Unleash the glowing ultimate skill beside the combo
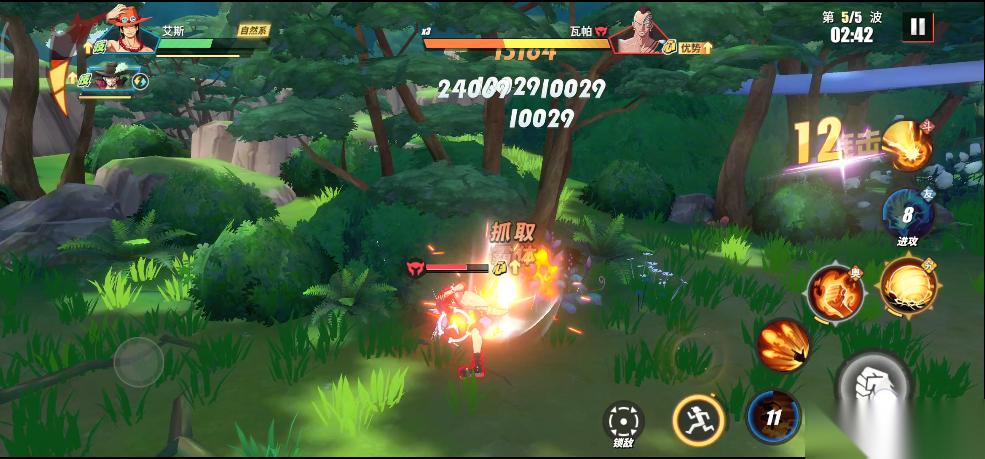Viewport: 985px width, 459px height. (x=908, y=146)
